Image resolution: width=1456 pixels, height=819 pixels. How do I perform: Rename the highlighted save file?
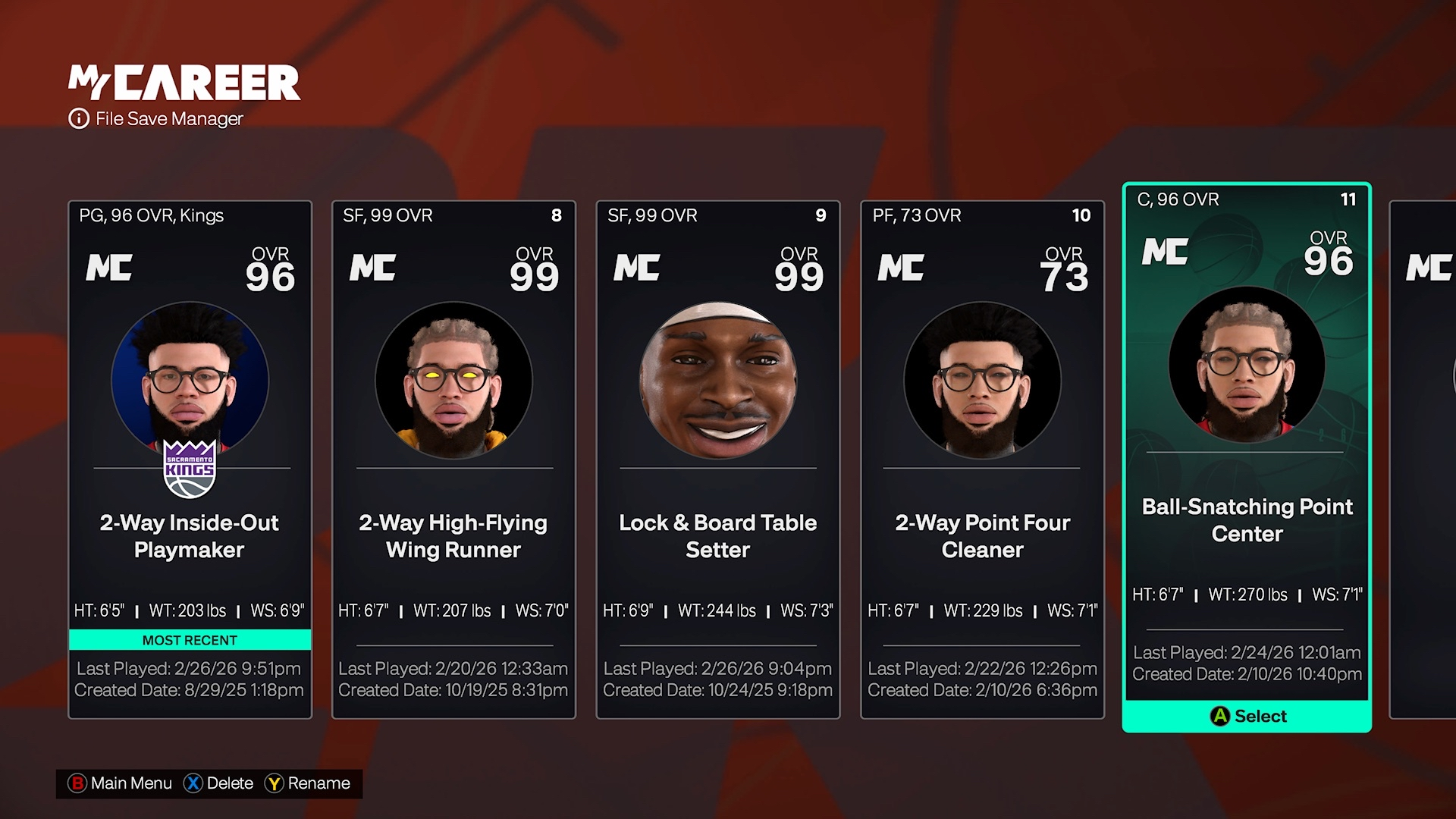[x=307, y=783]
